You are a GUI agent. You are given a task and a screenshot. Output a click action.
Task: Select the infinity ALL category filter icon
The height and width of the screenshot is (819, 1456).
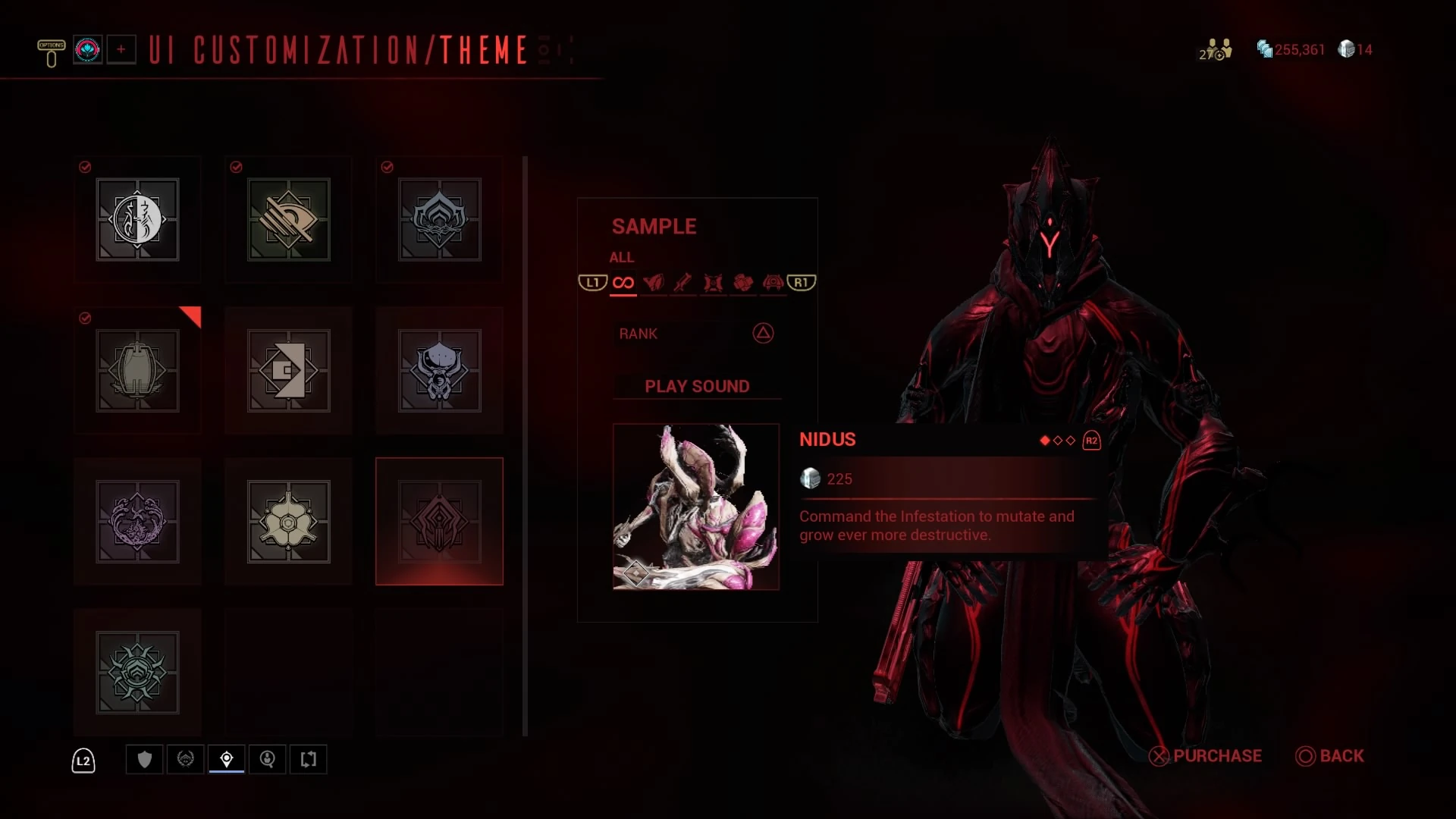coord(623,282)
